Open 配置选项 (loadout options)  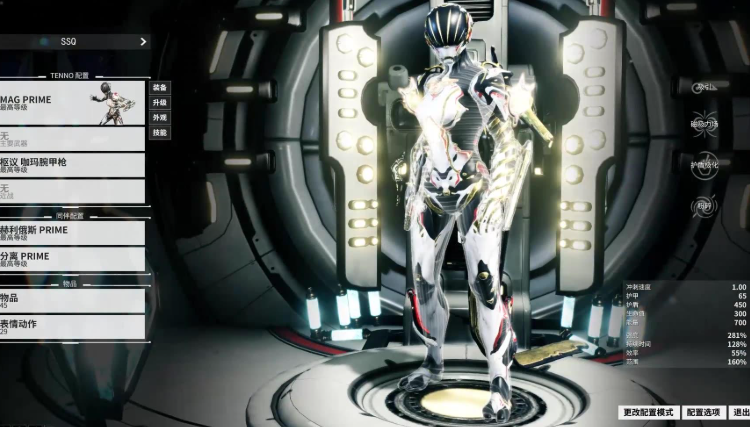705,412
